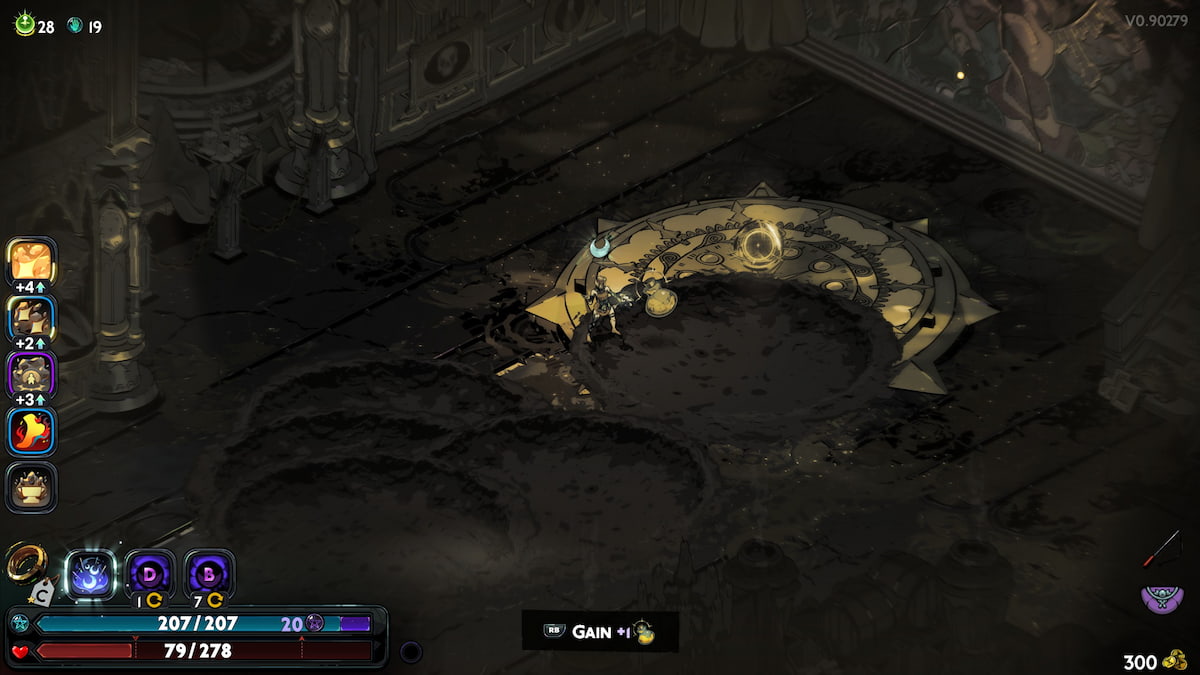Click the gold coins currency icon
The image size is (1200, 675).
(1176, 661)
